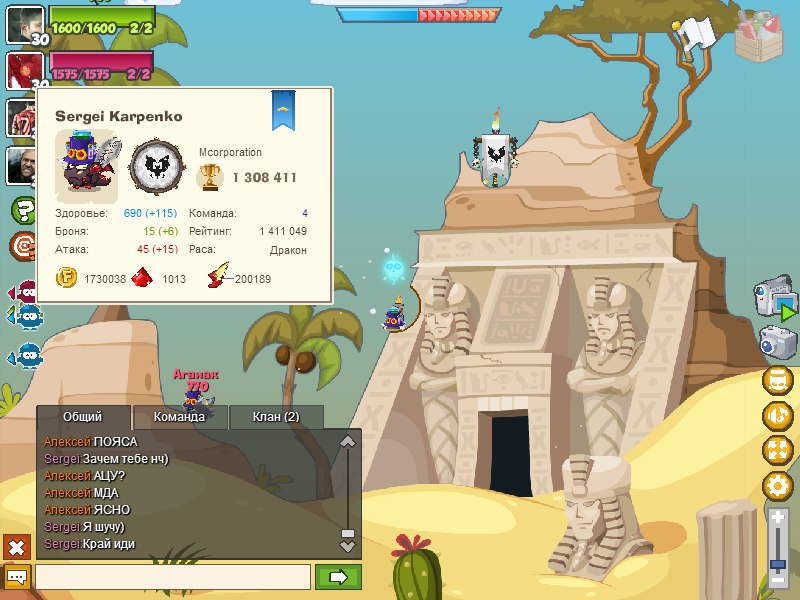800x600 pixels.
Task: Toggle fullscreen with the four-arrows button
Action: click(x=777, y=450)
